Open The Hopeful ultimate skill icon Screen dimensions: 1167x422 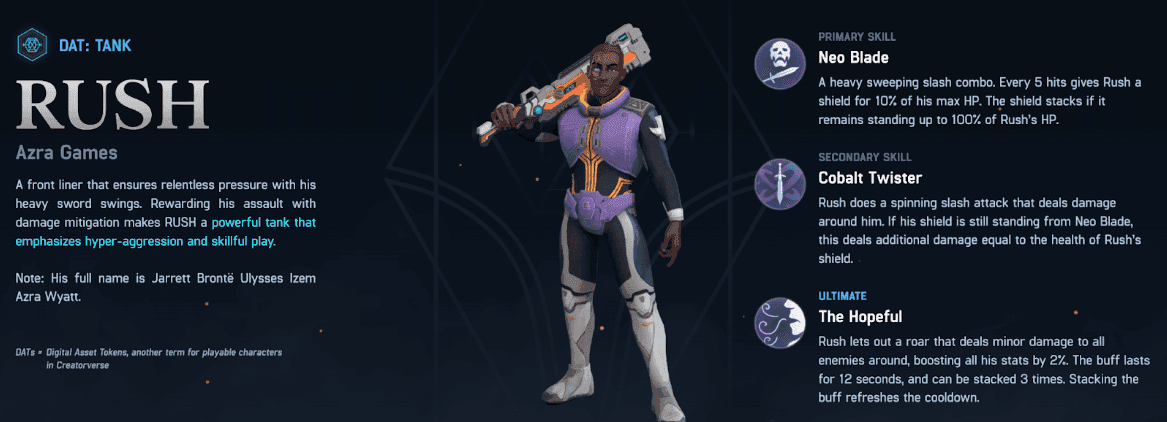point(782,322)
